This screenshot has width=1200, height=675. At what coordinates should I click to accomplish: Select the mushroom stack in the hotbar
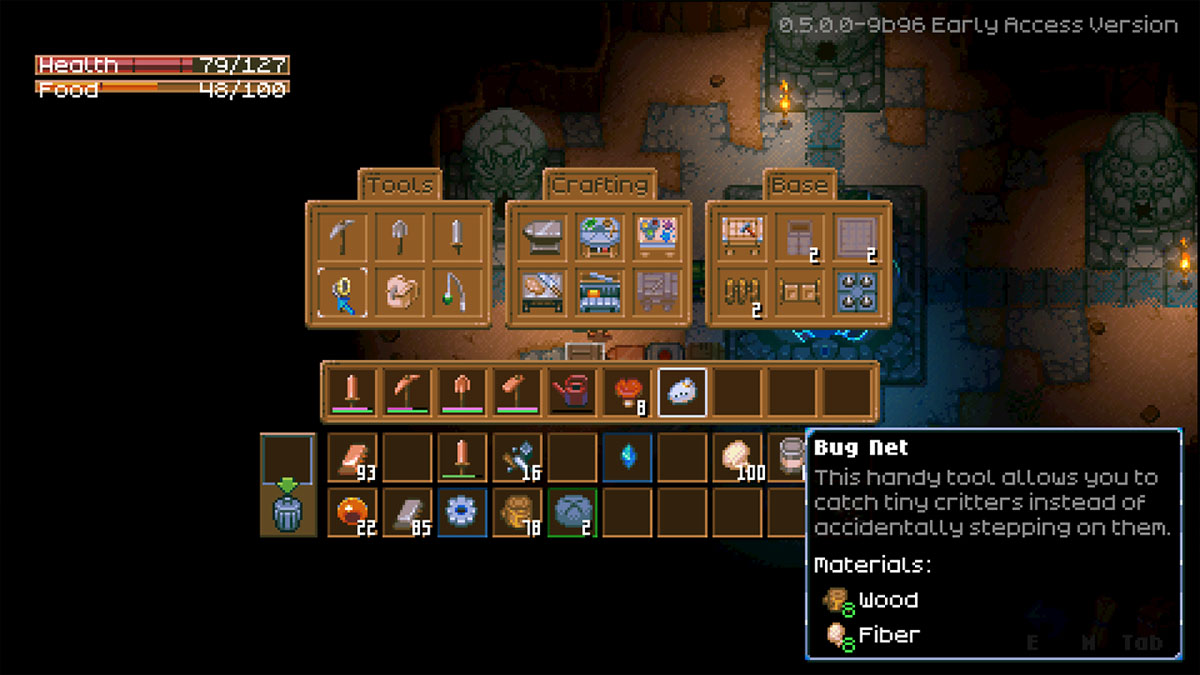point(627,392)
